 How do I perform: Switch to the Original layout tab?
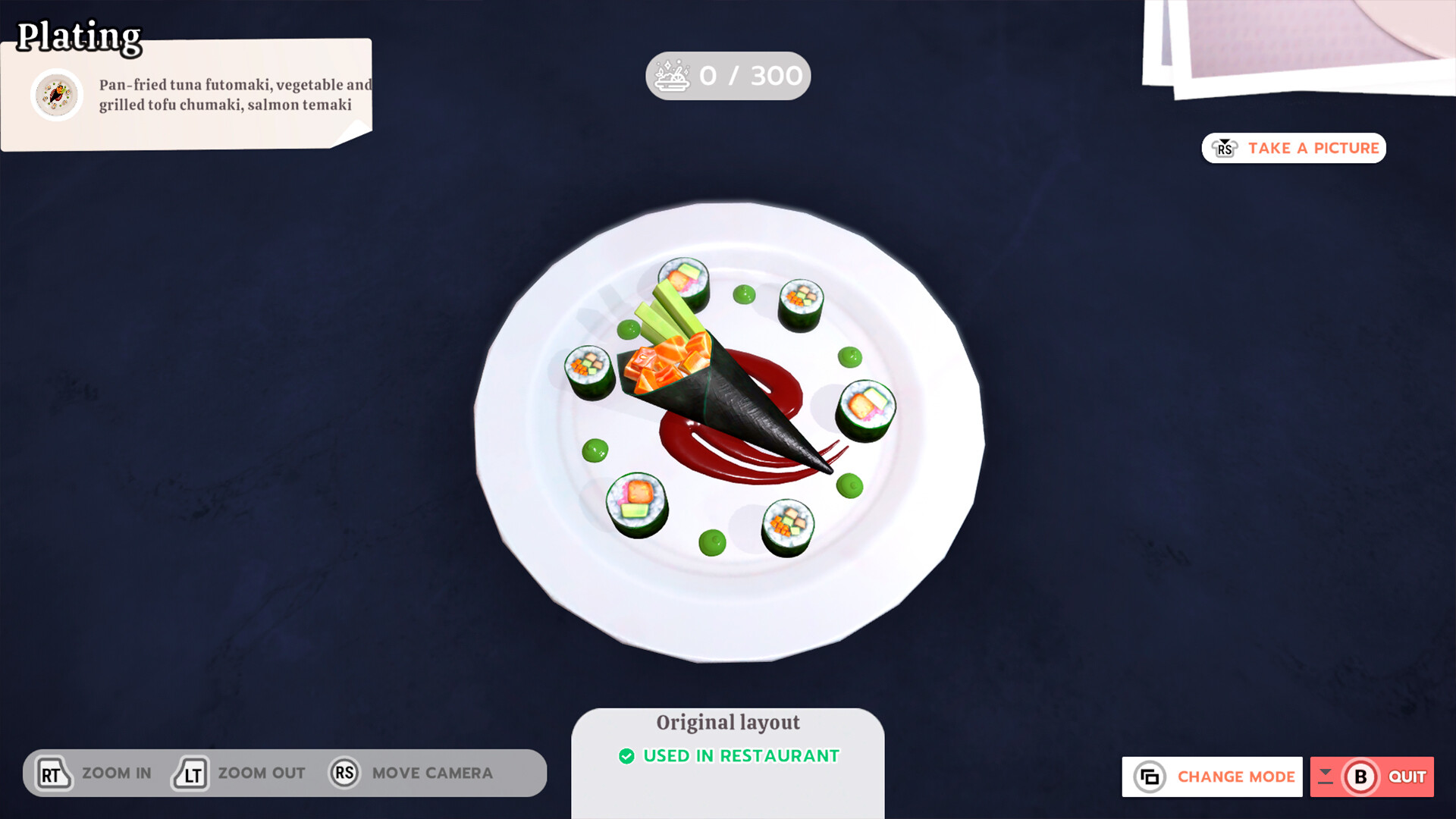[727, 722]
